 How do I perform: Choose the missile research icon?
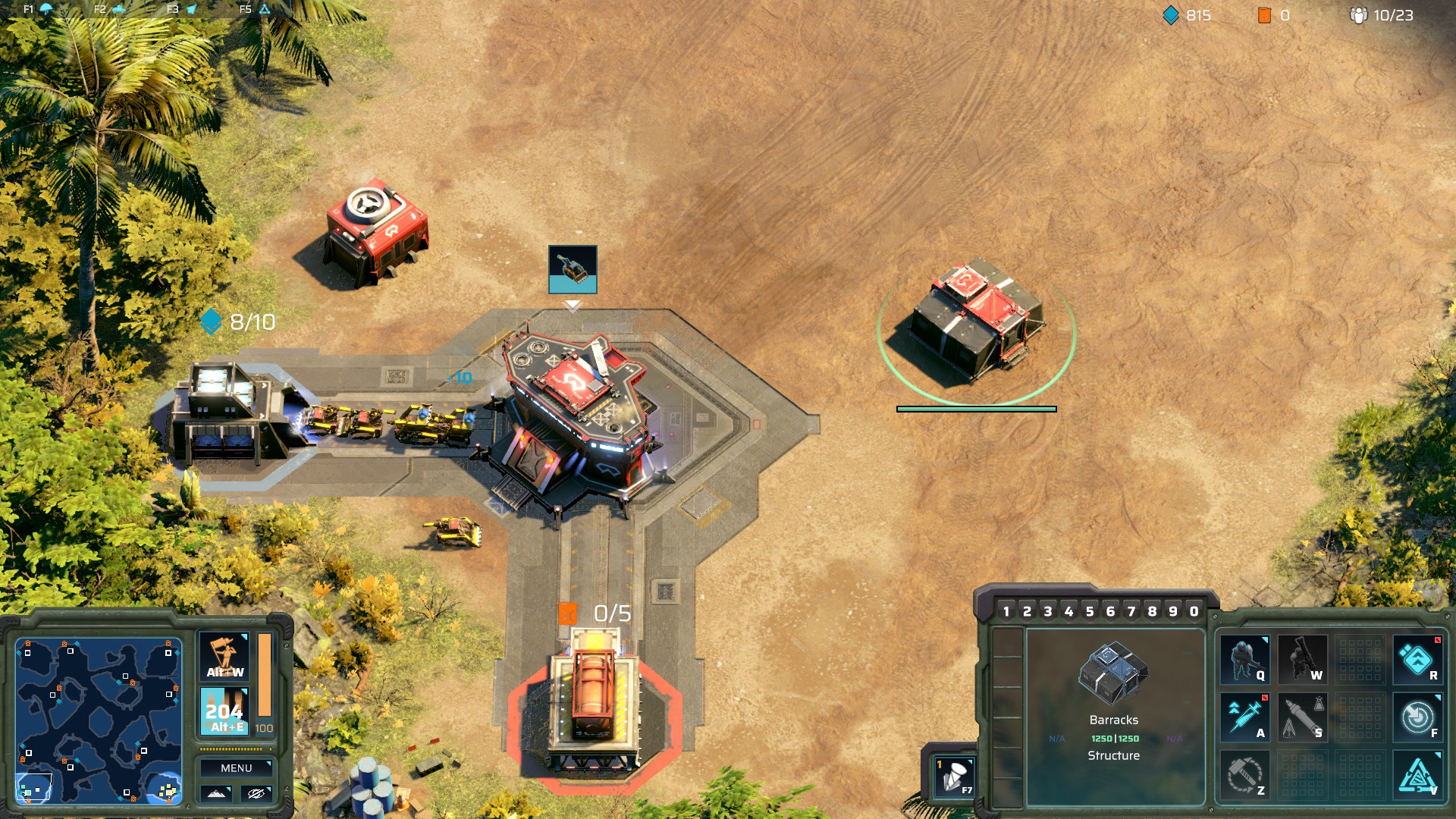tap(1302, 717)
